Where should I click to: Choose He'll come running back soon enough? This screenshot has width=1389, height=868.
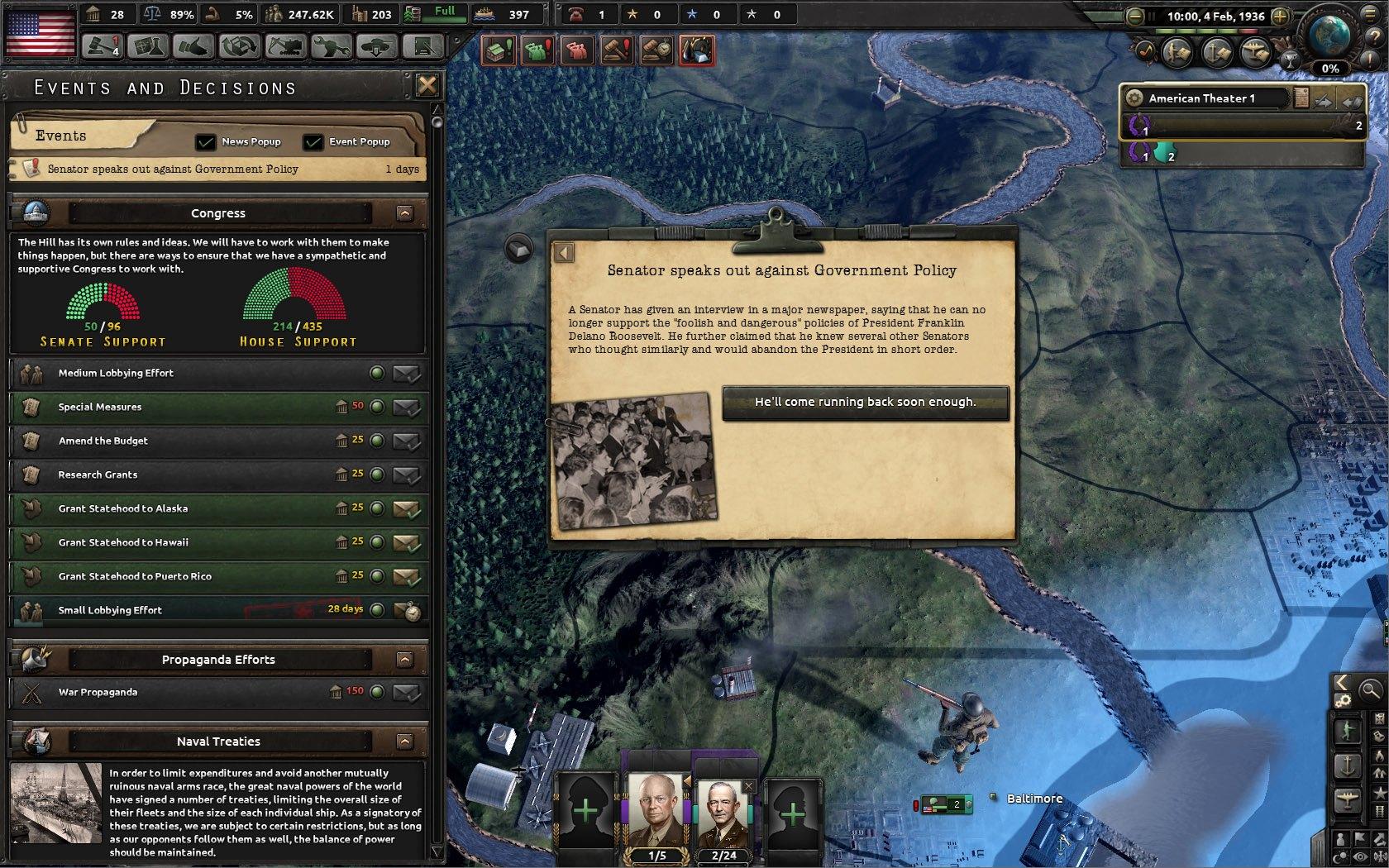865,402
